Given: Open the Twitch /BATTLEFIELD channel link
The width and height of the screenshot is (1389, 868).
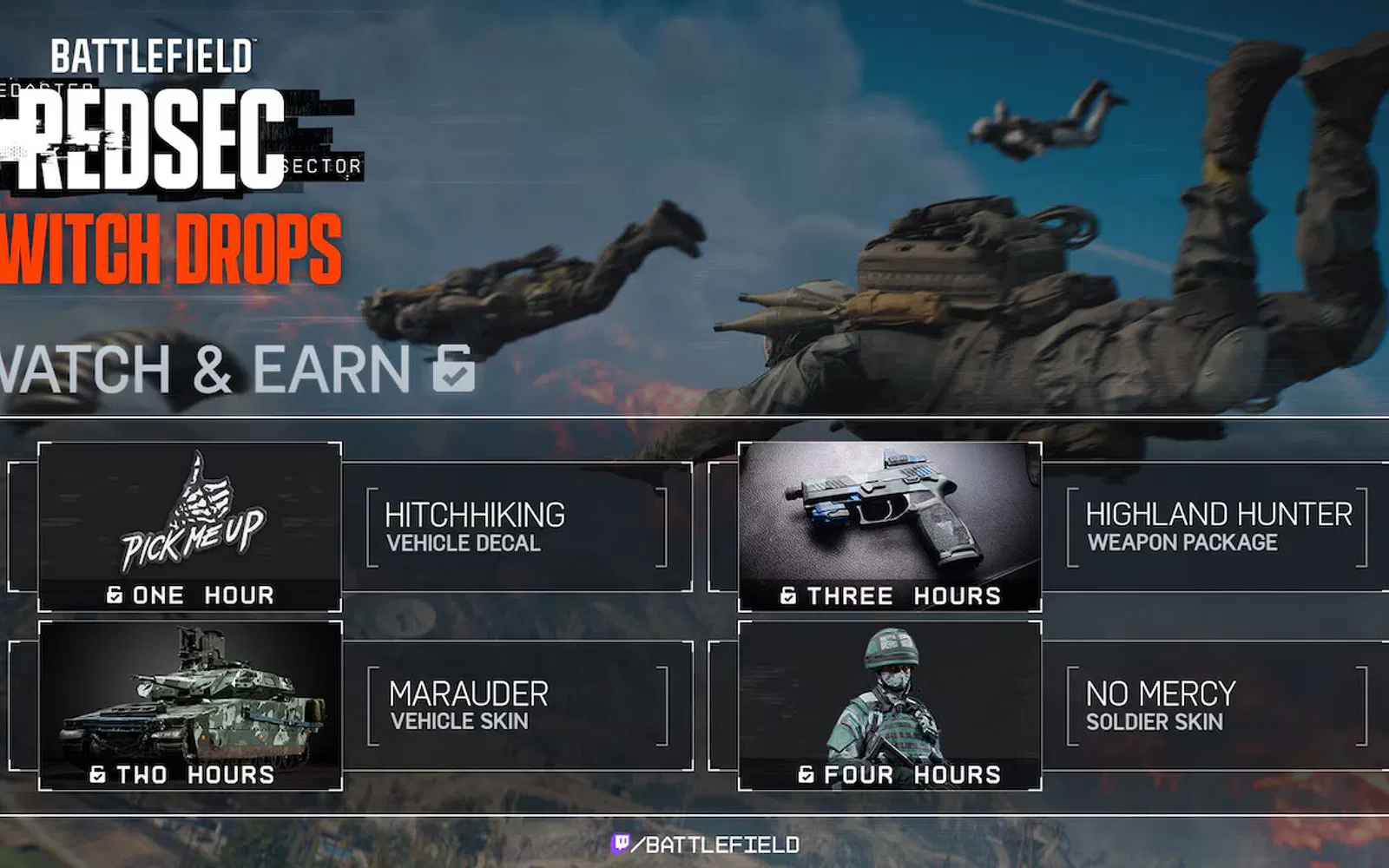Looking at the screenshot, I should click(x=705, y=844).
